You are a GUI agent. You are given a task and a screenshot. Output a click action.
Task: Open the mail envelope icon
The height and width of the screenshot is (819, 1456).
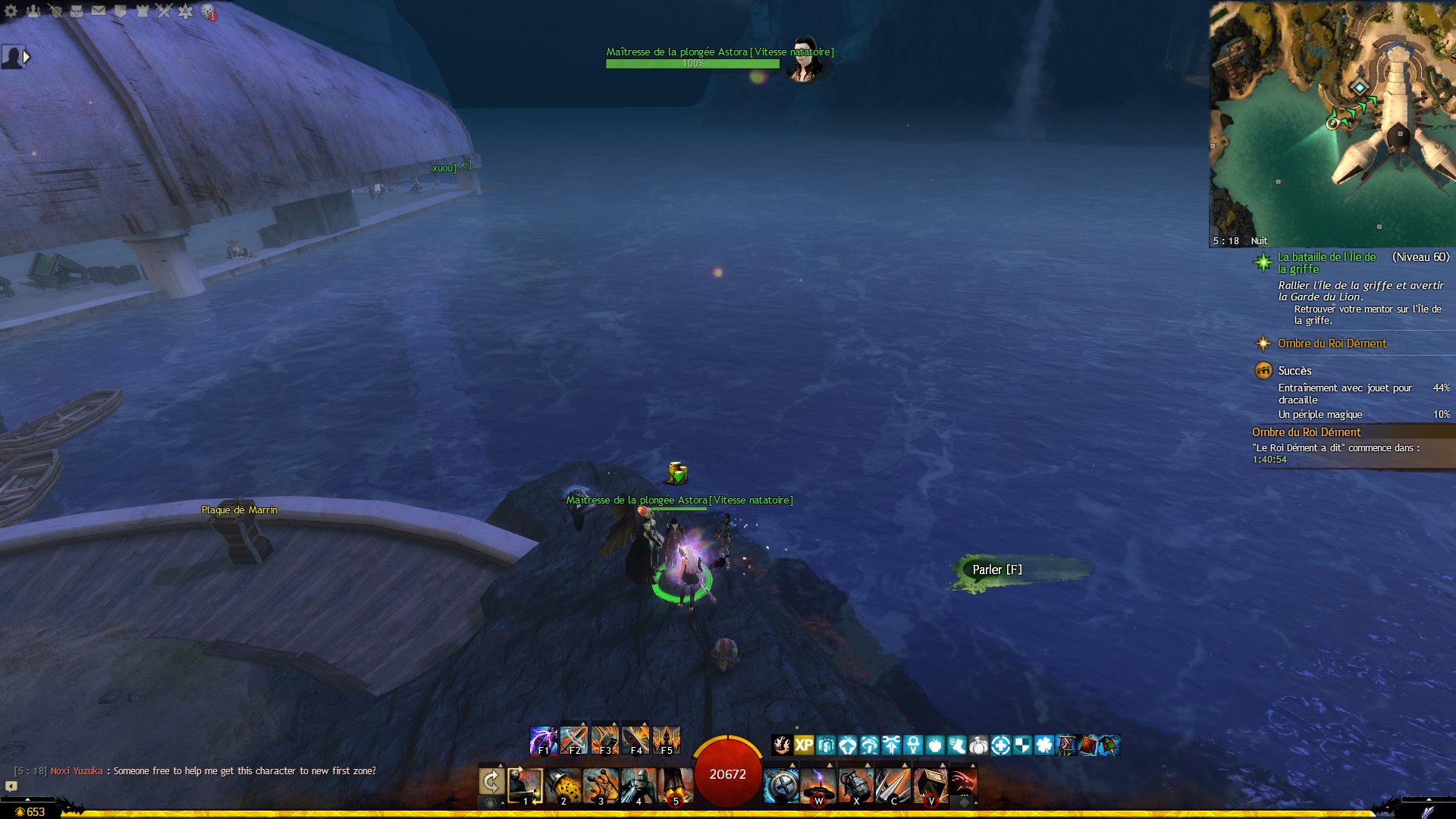click(x=99, y=11)
